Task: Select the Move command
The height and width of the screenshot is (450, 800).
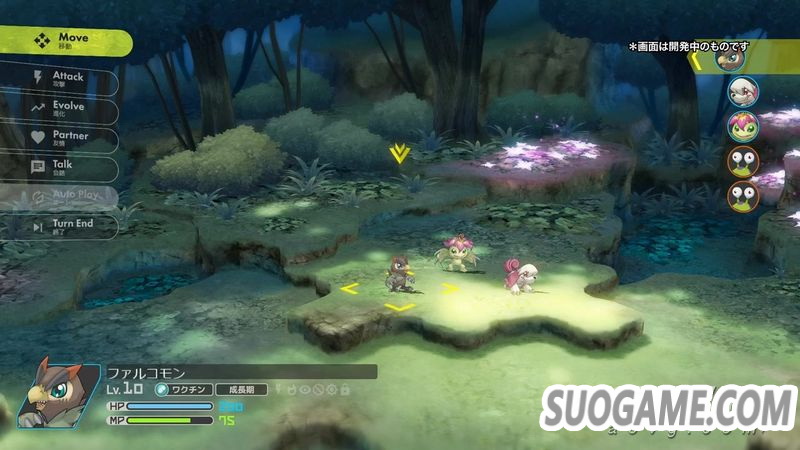Action: 65,42
